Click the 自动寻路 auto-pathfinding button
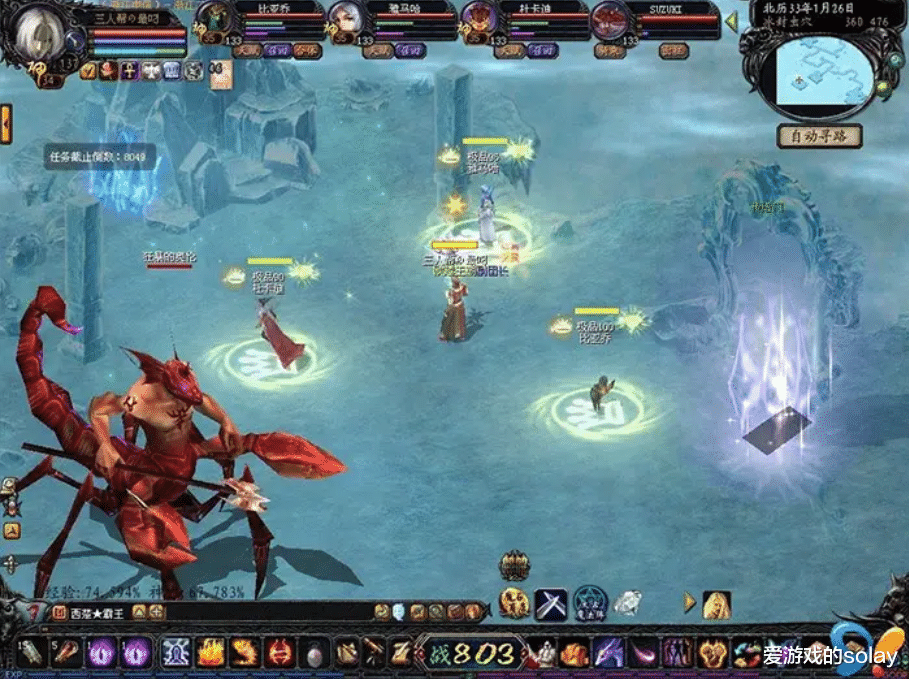Viewport: 909px width, 679px height. click(x=819, y=135)
